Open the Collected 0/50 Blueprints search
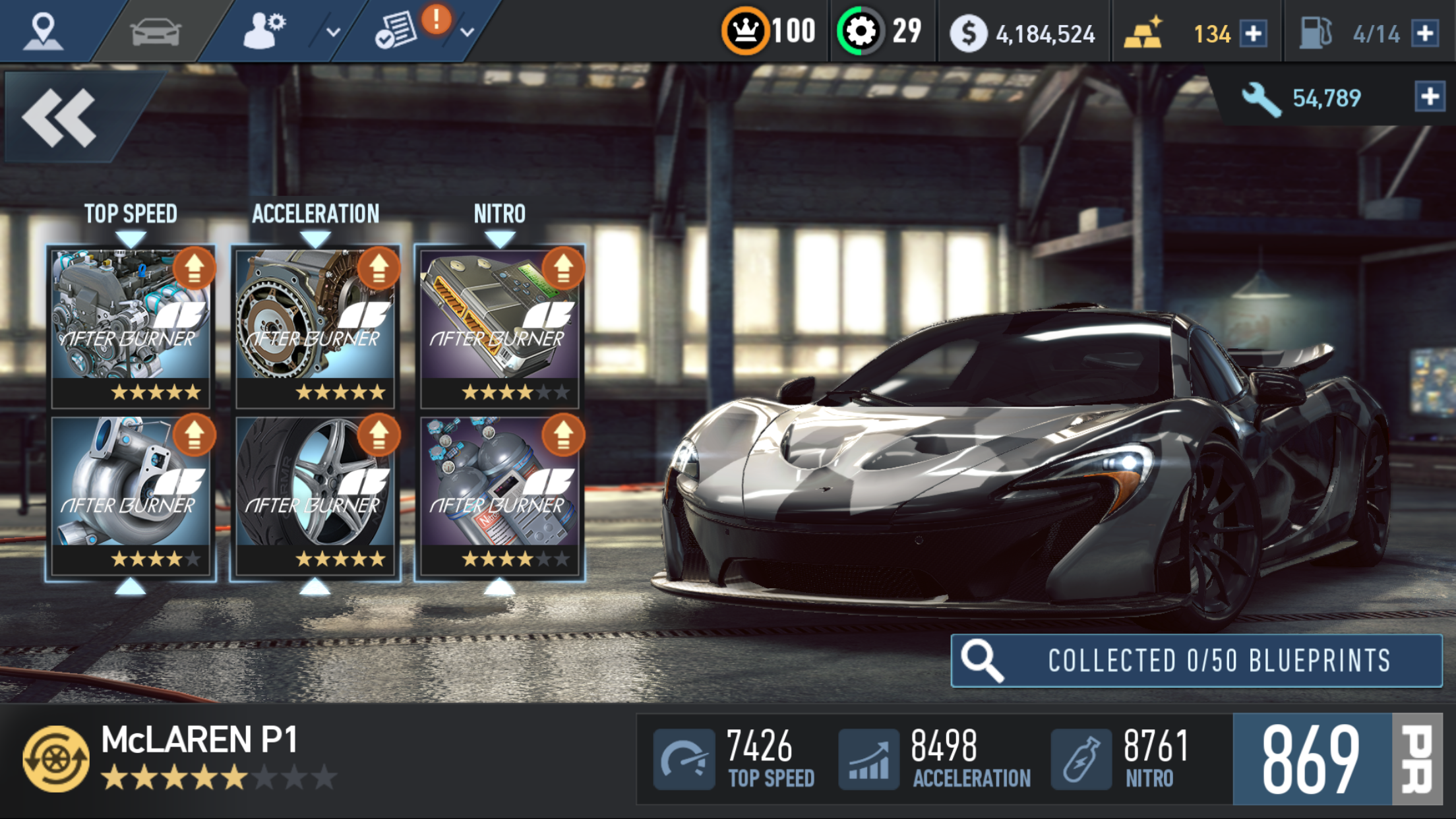This screenshot has width=1456, height=819. [x=1196, y=661]
